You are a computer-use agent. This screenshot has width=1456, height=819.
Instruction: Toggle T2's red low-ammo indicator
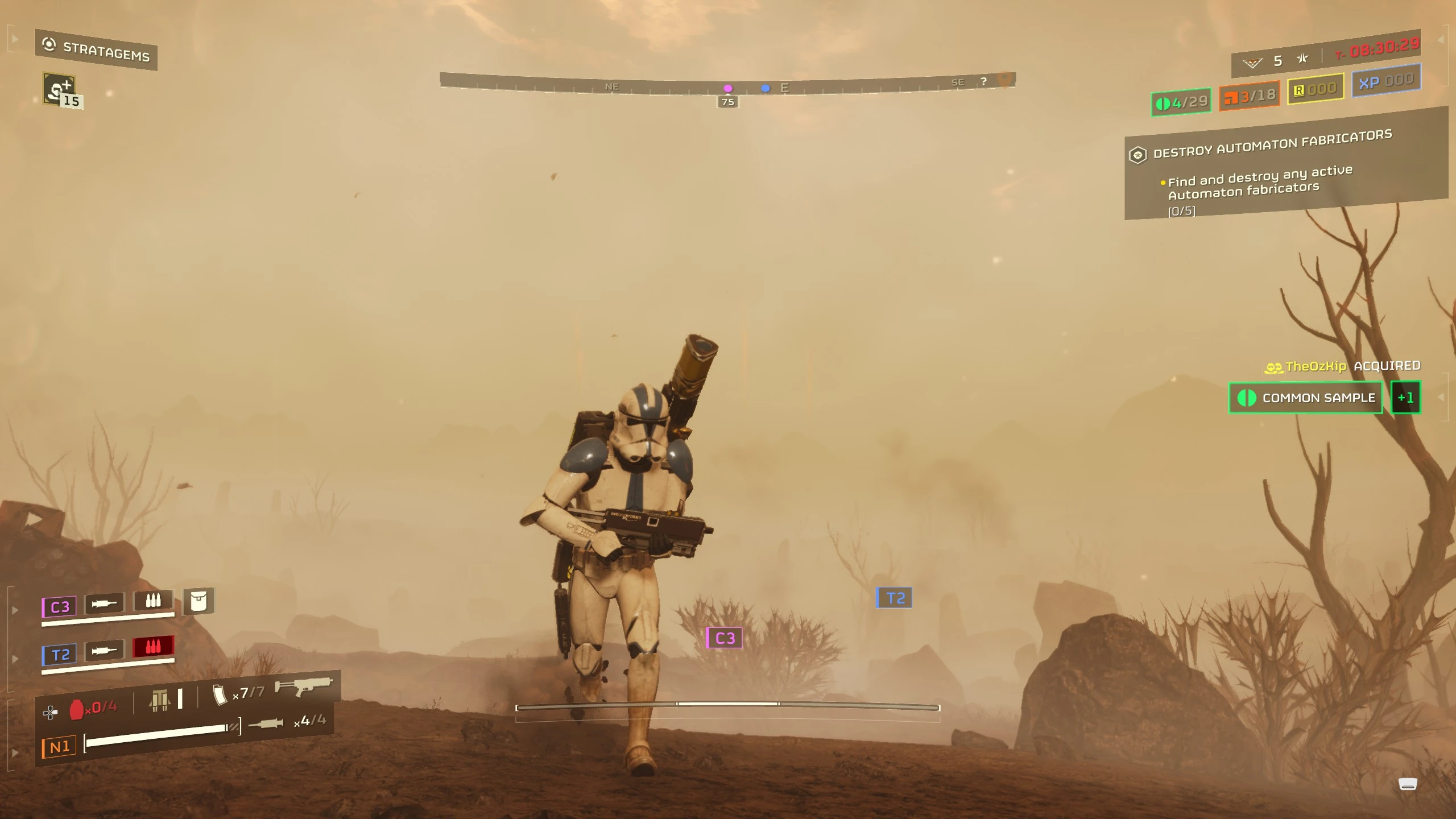pos(153,648)
